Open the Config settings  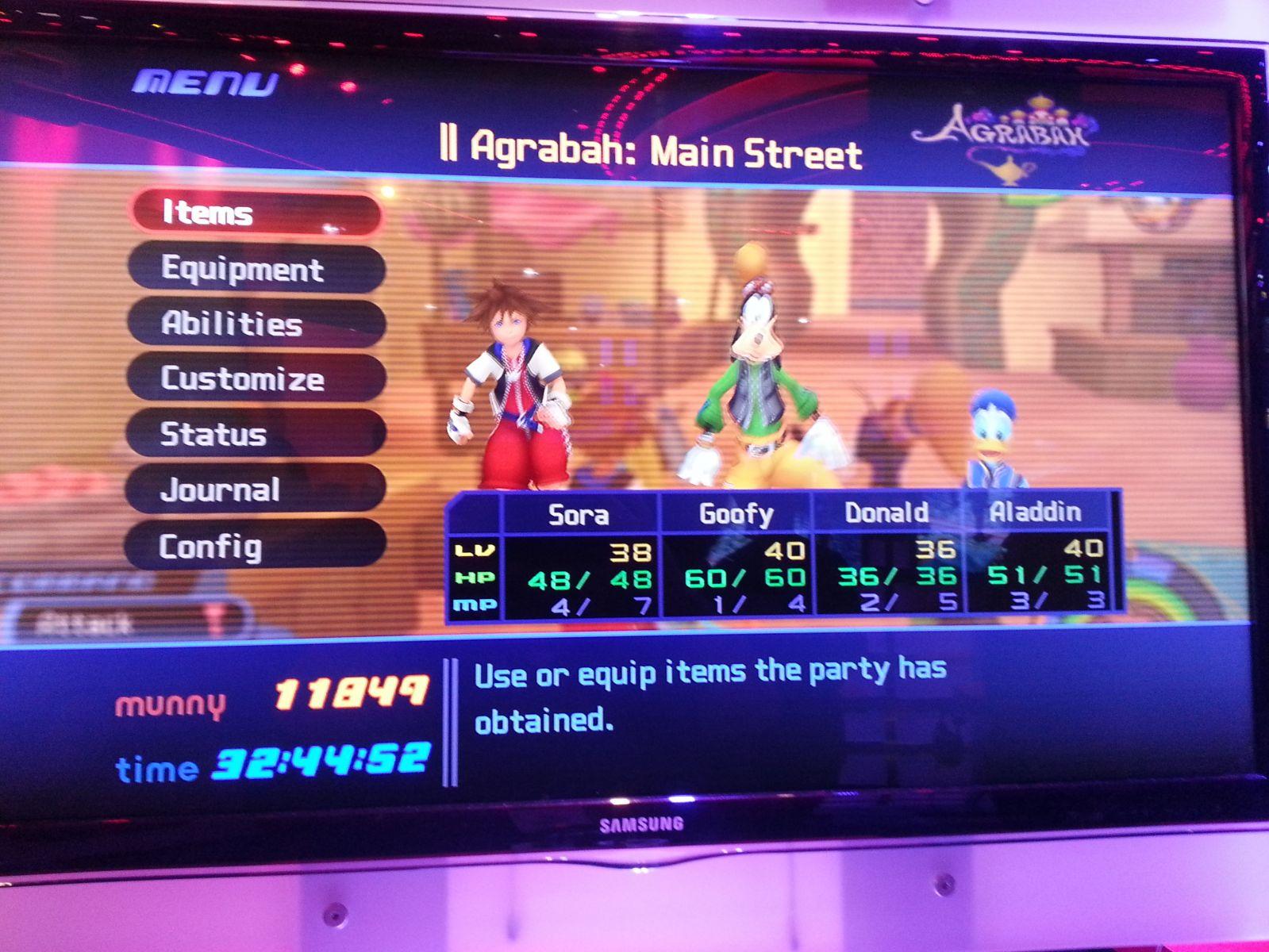coord(256,546)
